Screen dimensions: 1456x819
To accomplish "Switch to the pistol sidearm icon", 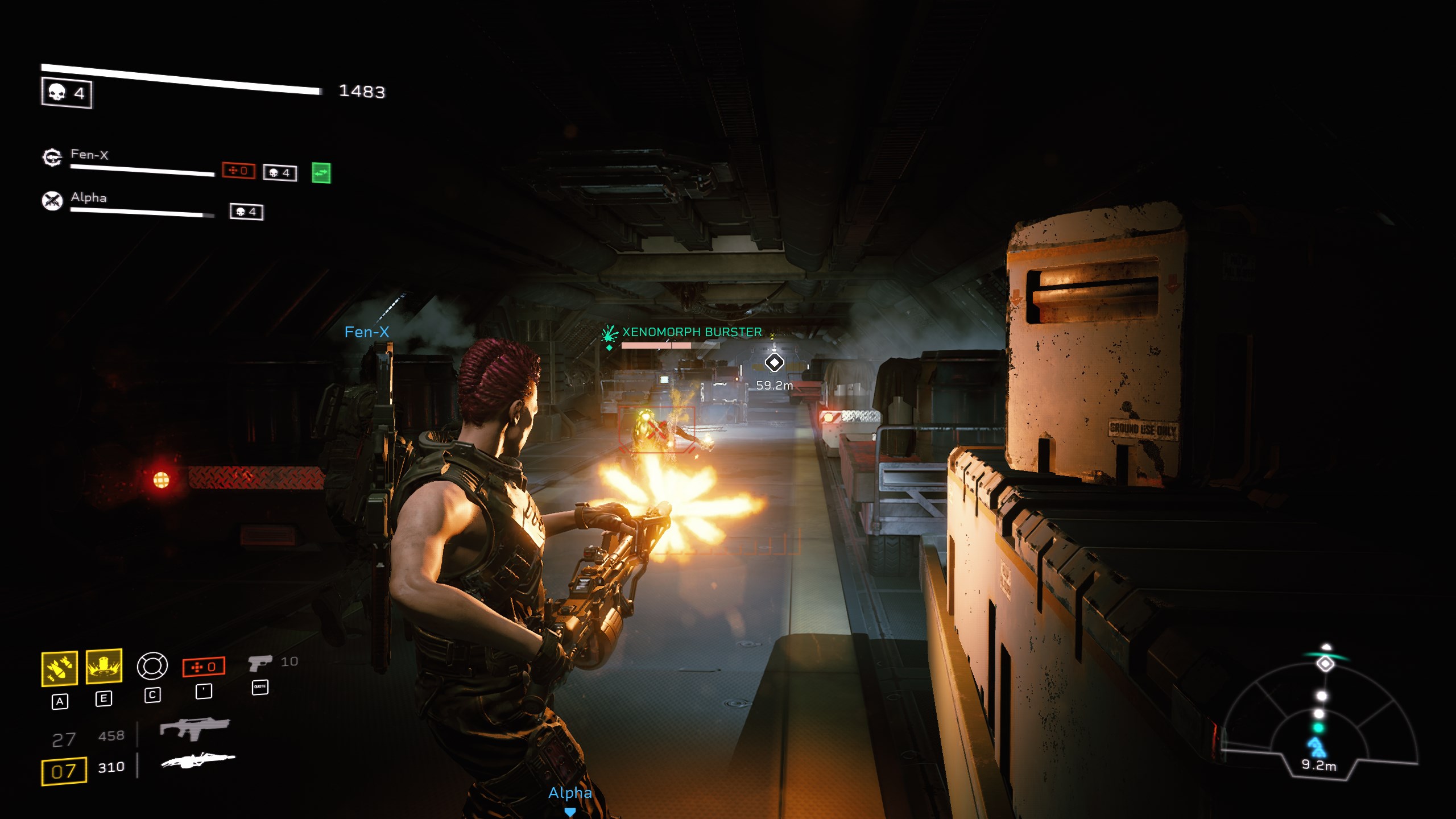I will click(x=260, y=663).
